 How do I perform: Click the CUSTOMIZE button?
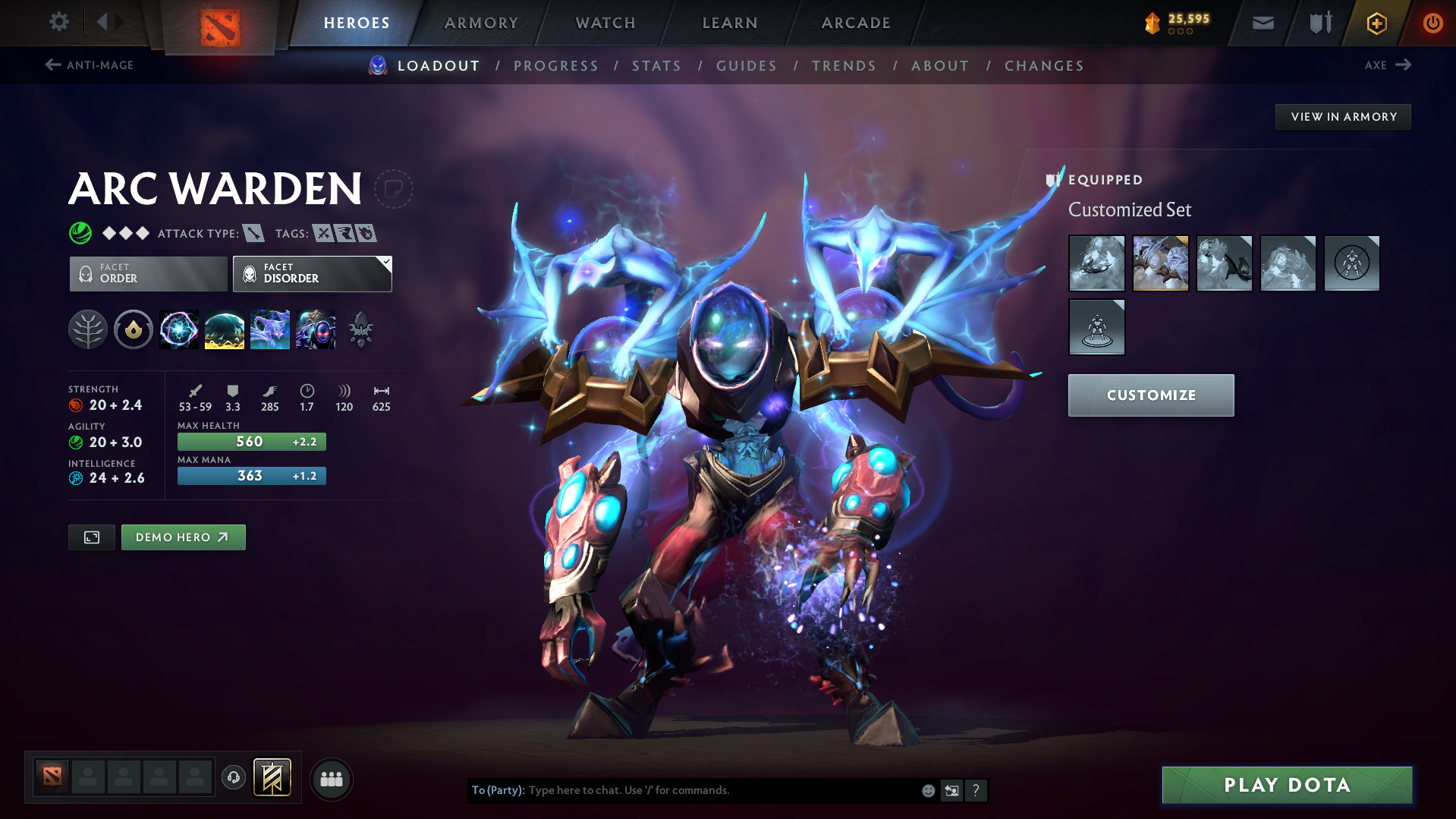pos(1150,395)
